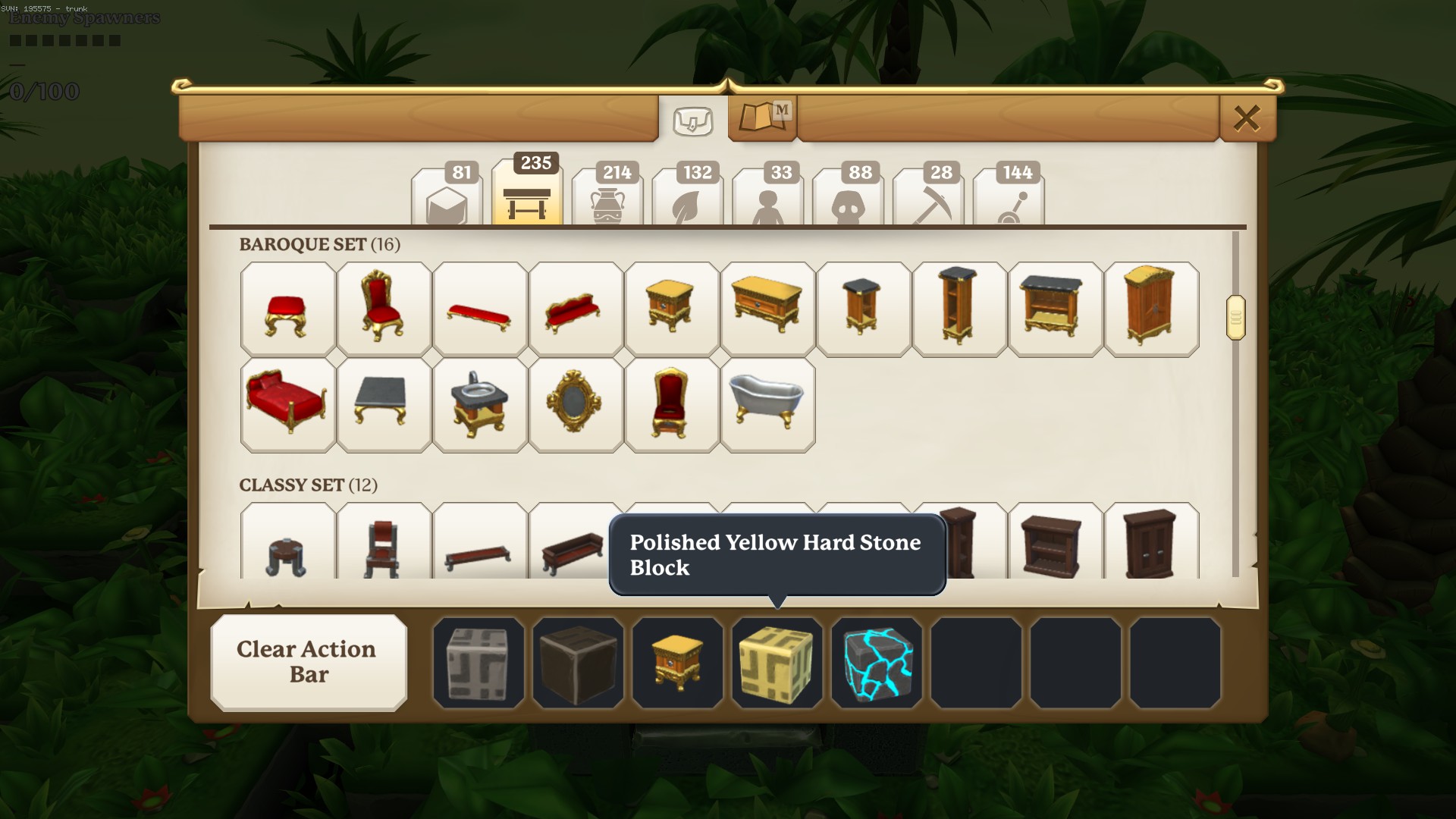Choose the grey carved stone block hotbar slot
1456x819 pixels.
point(479,662)
